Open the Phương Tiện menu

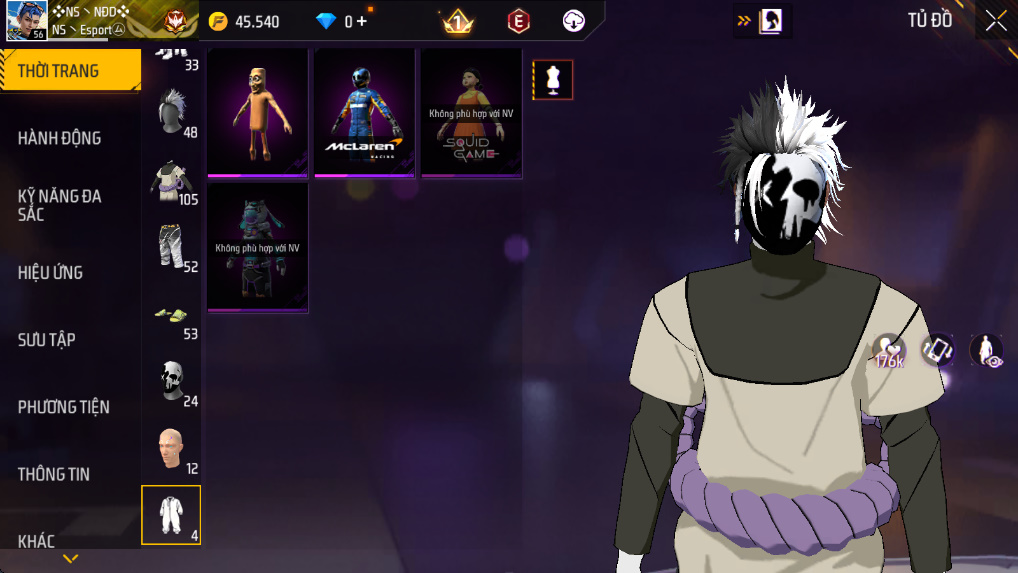coord(64,407)
